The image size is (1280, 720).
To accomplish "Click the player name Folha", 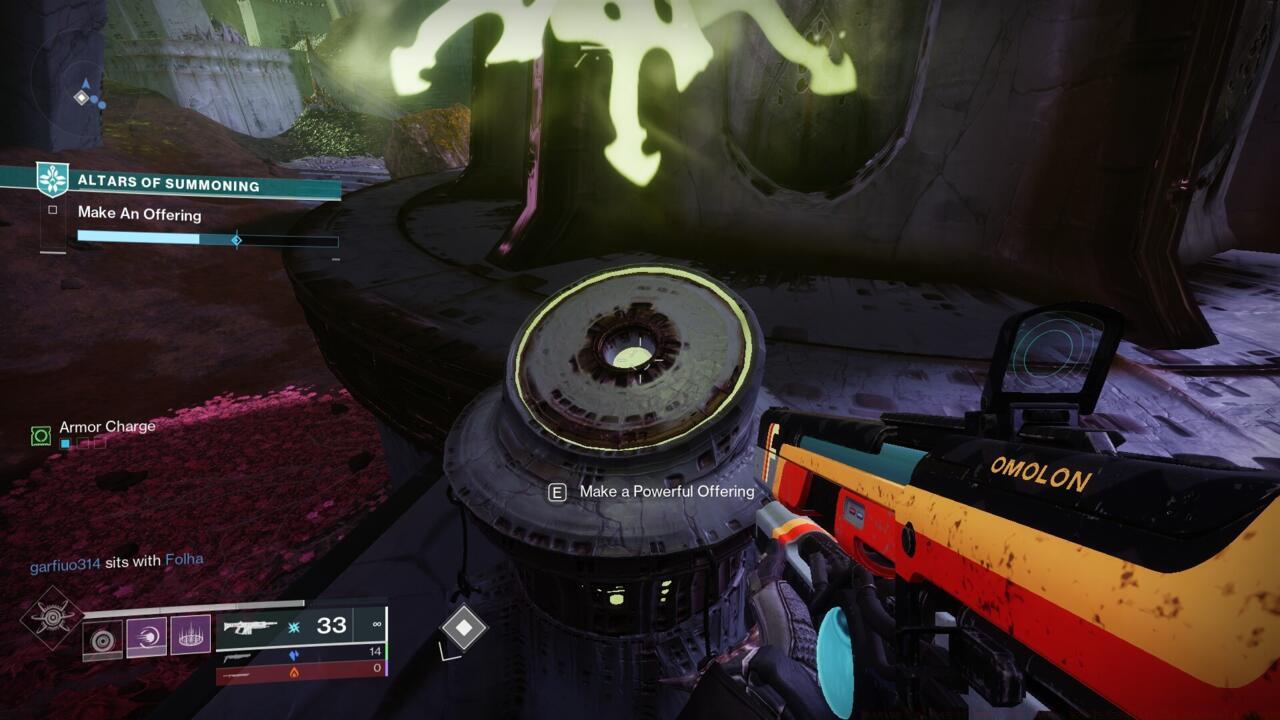I will tap(186, 559).
